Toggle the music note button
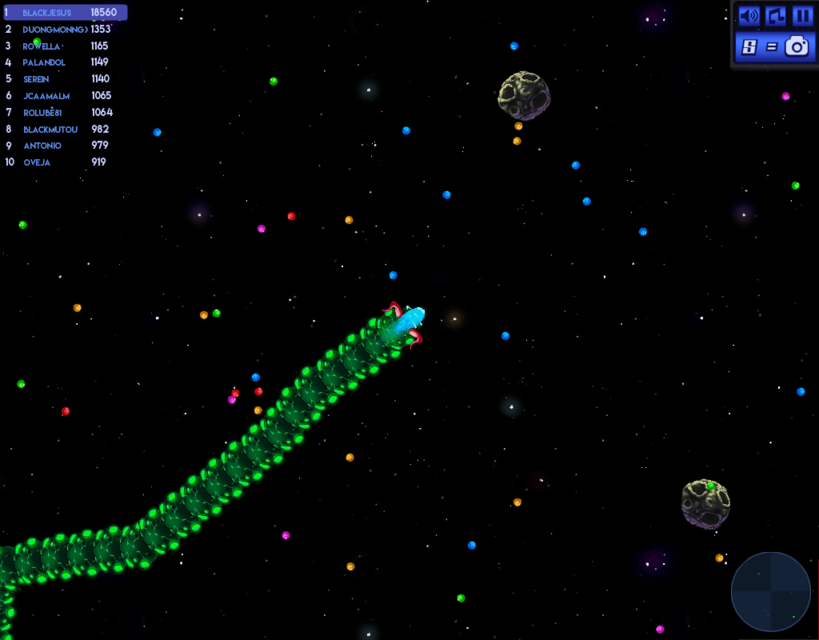The width and height of the screenshot is (819, 640). point(776,16)
